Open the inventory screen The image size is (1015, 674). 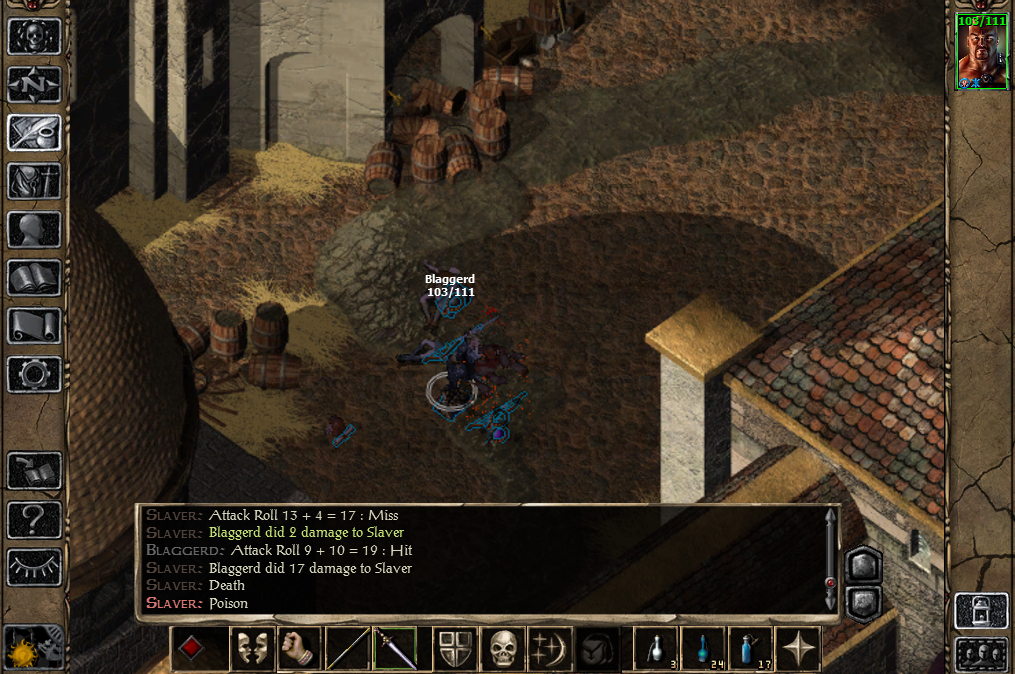coord(34,181)
